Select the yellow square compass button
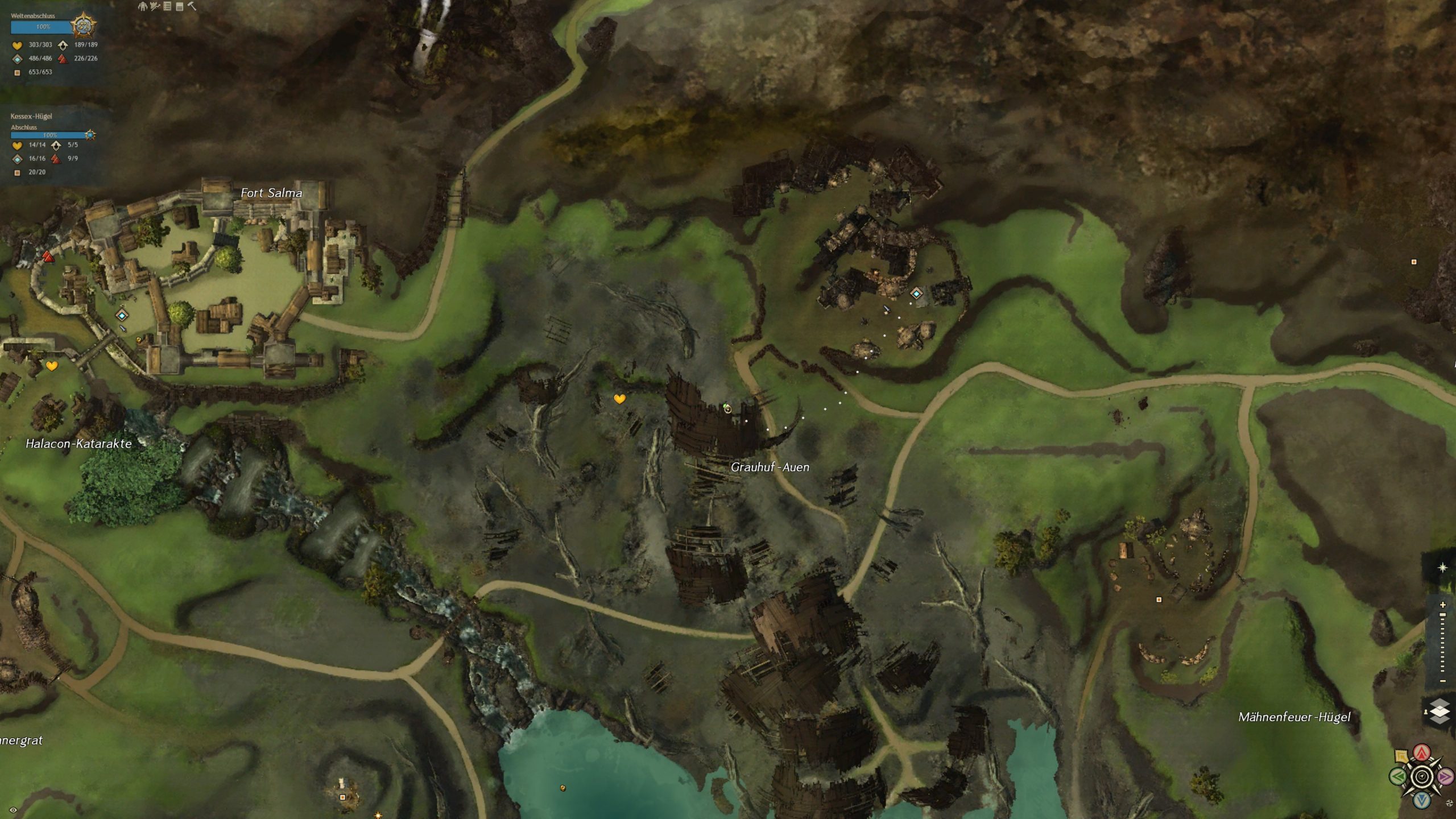This screenshot has height=819, width=1456. pyautogui.click(x=1402, y=756)
